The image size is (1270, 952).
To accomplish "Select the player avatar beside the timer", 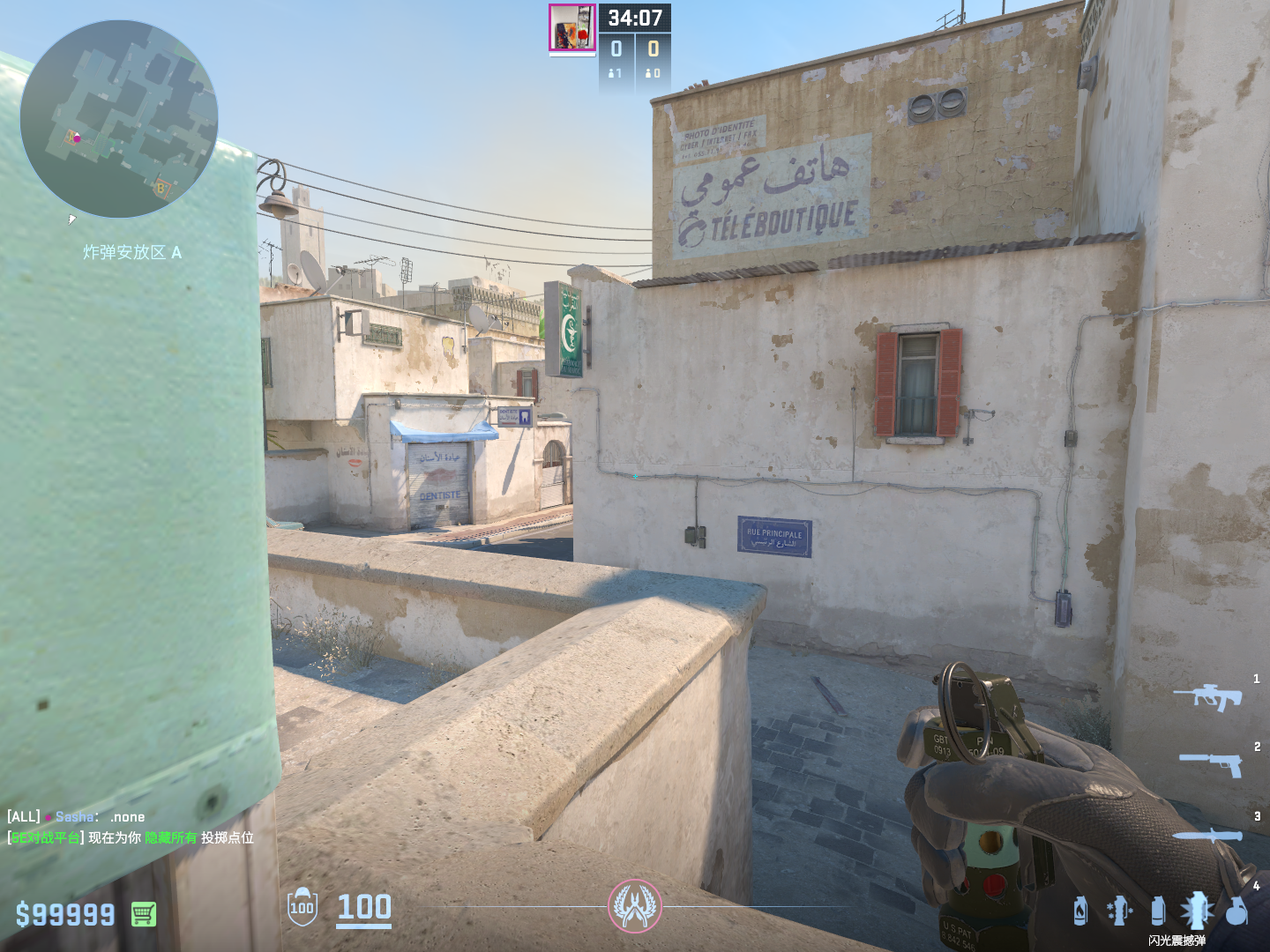I will [571, 27].
